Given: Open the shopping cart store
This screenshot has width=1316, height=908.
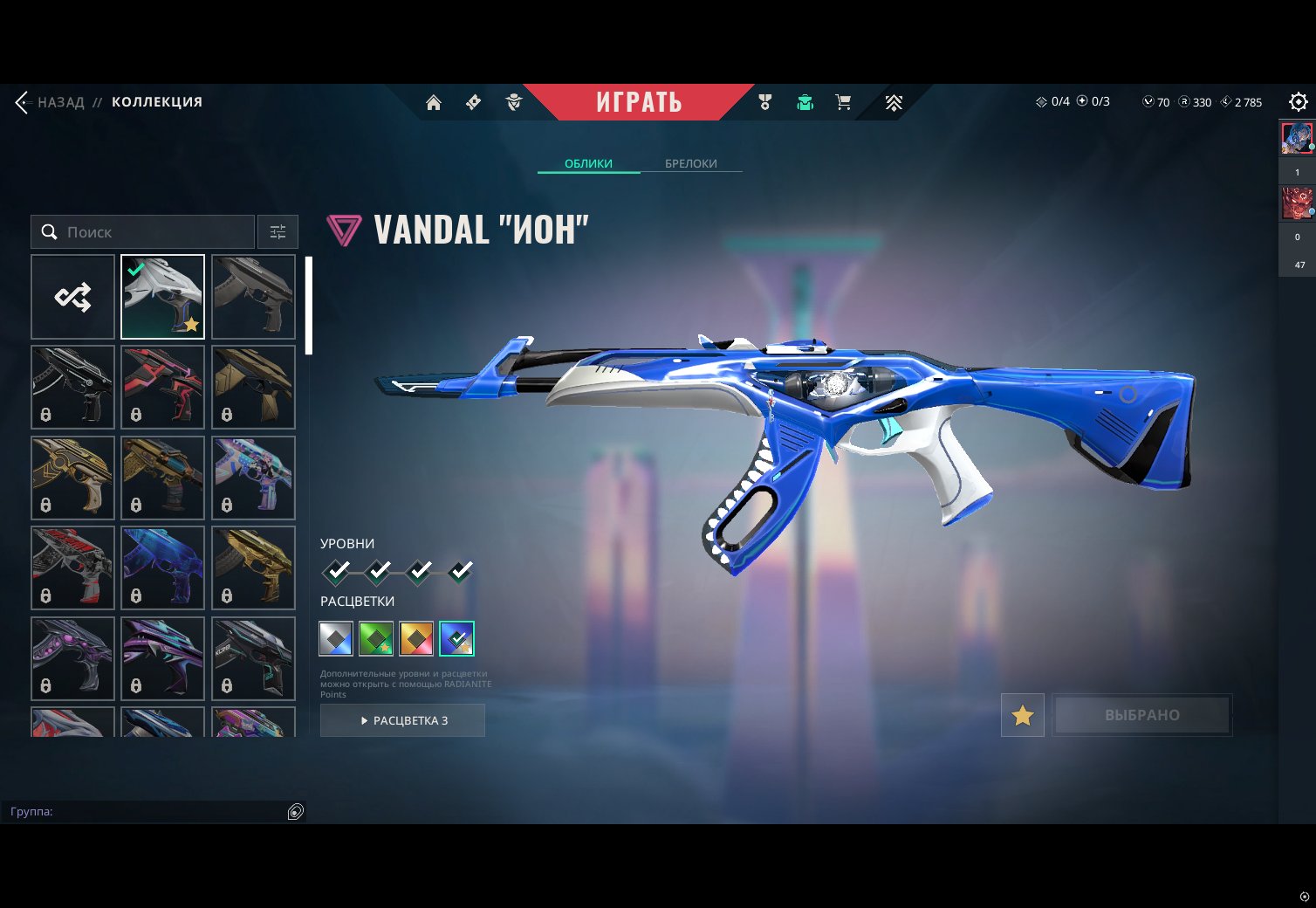Looking at the screenshot, I should click(x=843, y=103).
